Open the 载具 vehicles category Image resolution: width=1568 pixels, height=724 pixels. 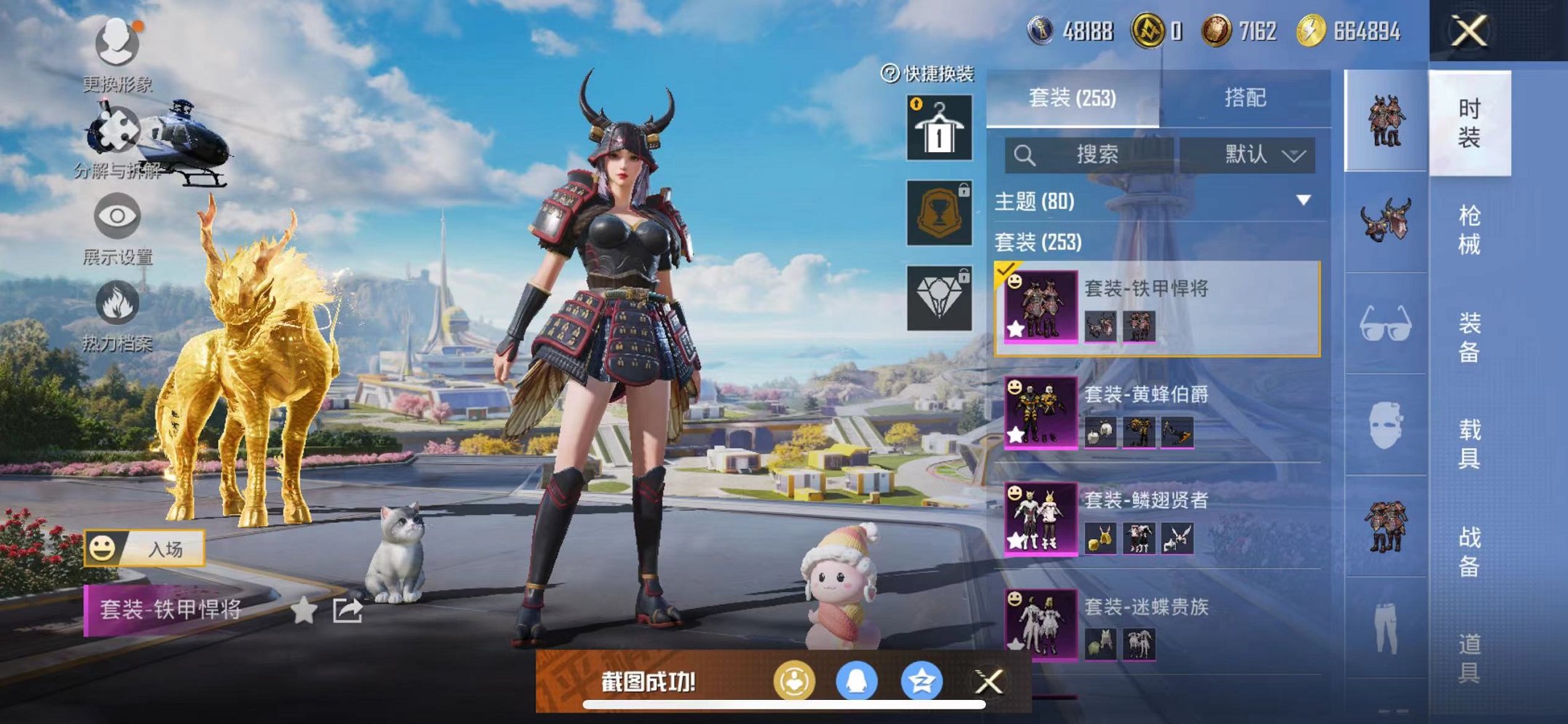click(x=1469, y=444)
